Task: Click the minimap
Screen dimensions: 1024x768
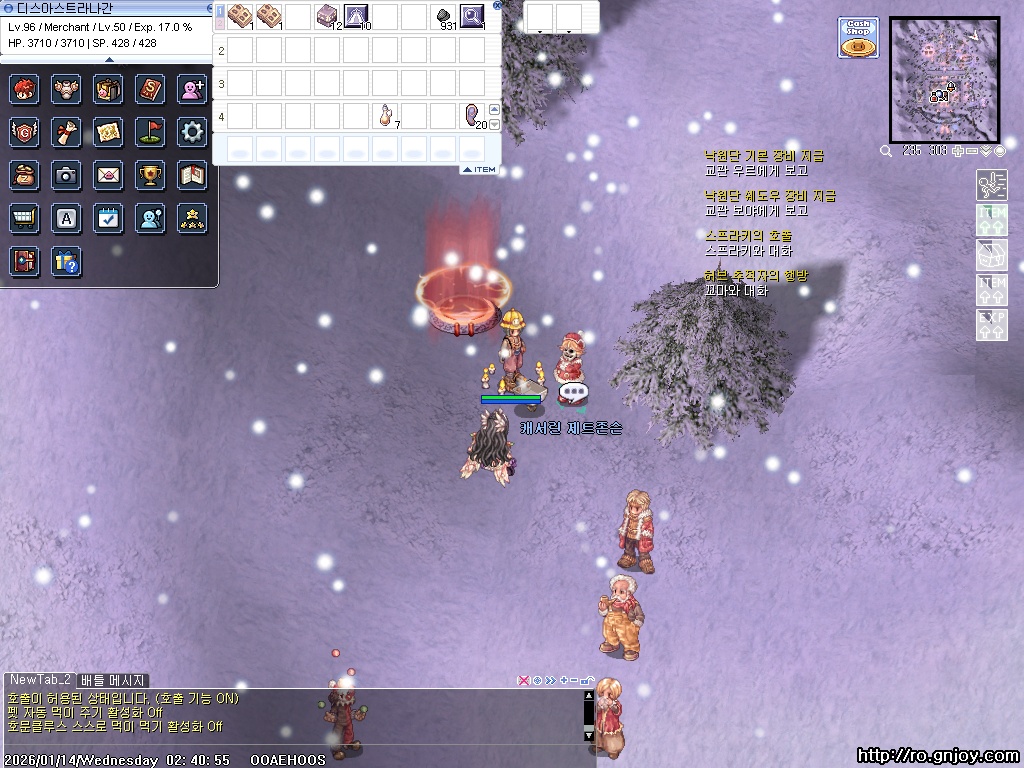Action: 944,80
